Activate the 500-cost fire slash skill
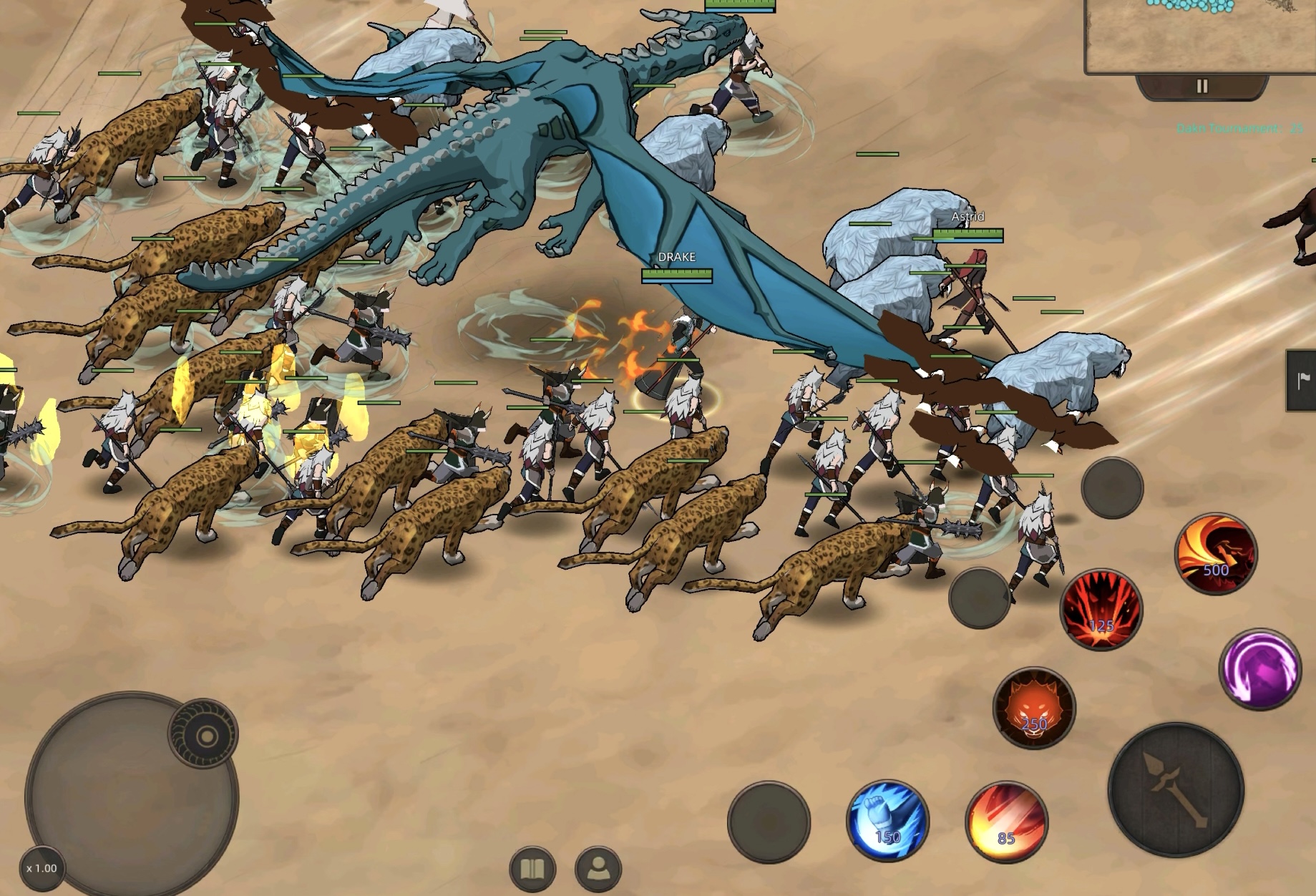1316x896 pixels. coord(1215,553)
